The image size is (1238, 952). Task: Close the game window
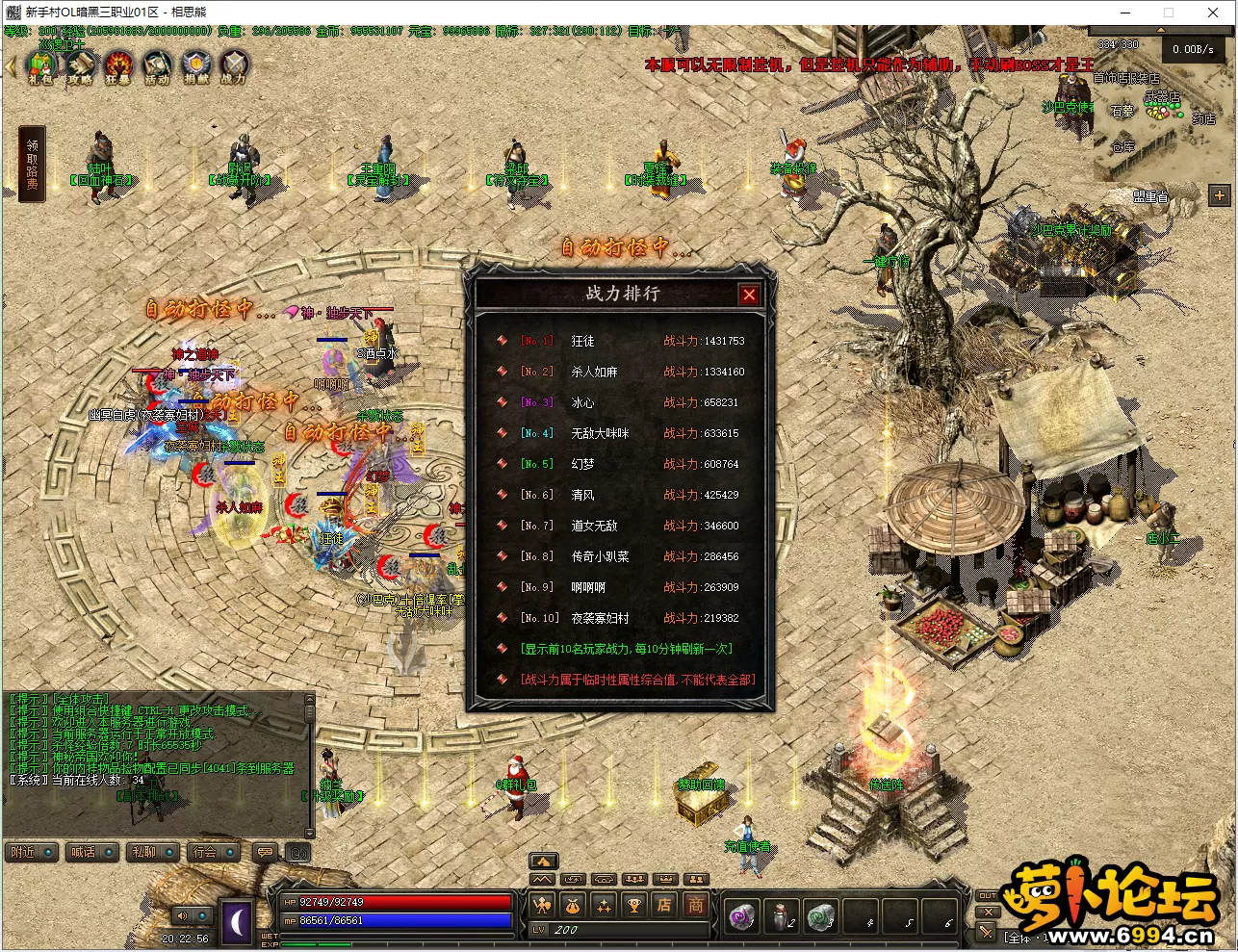point(1213,13)
